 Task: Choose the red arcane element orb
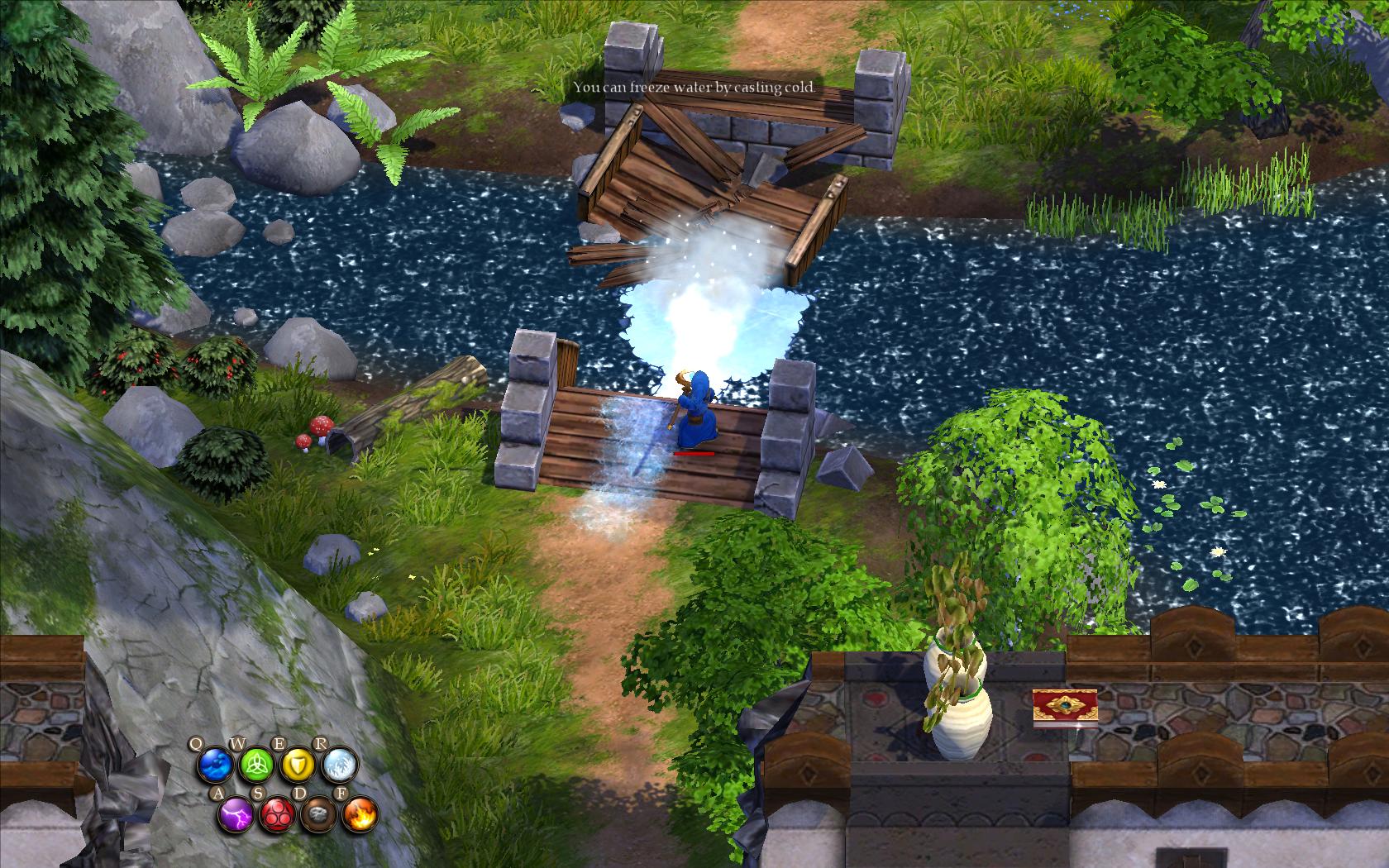(276, 815)
